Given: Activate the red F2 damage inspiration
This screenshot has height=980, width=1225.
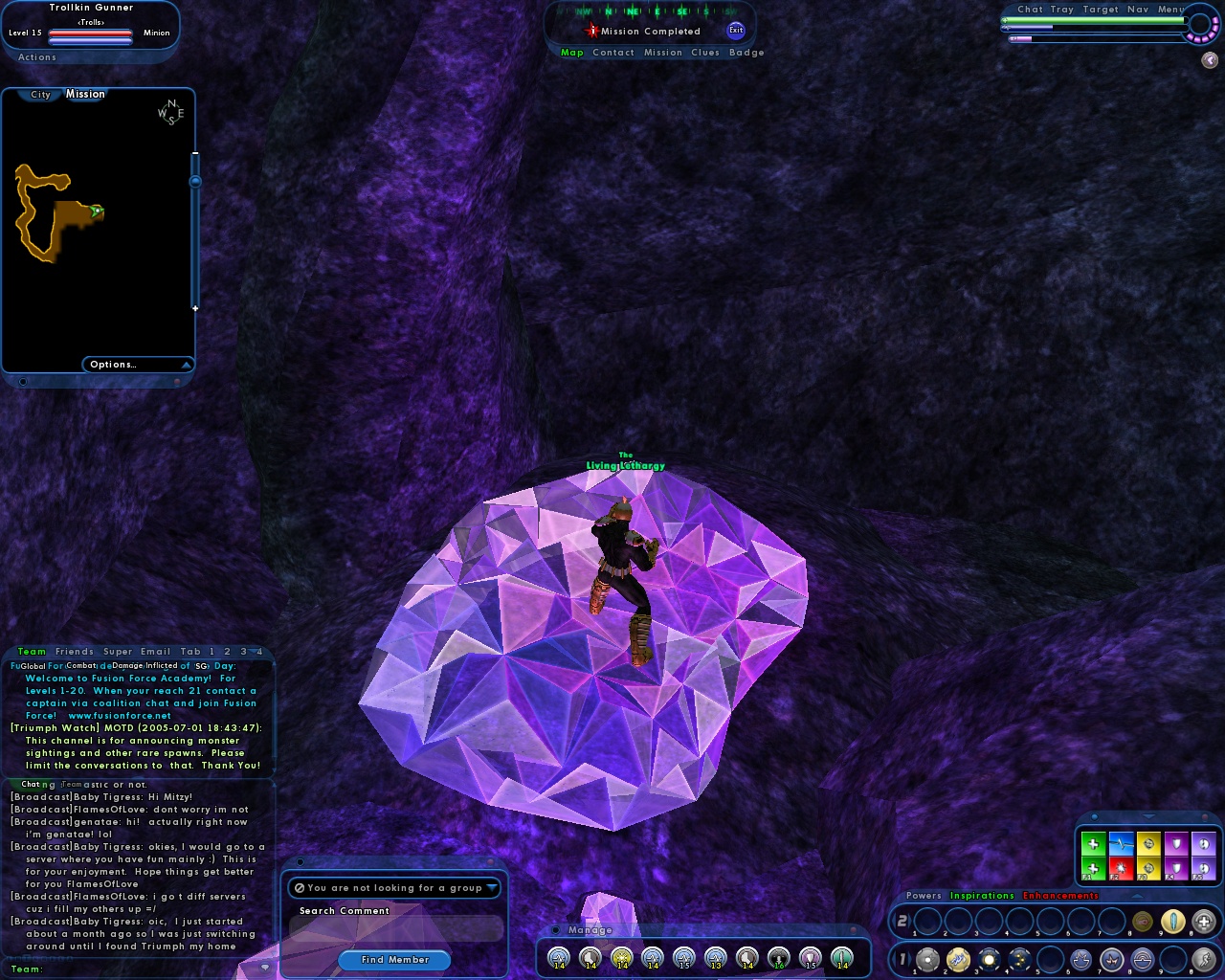Looking at the screenshot, I should (x=1120, y=869).
